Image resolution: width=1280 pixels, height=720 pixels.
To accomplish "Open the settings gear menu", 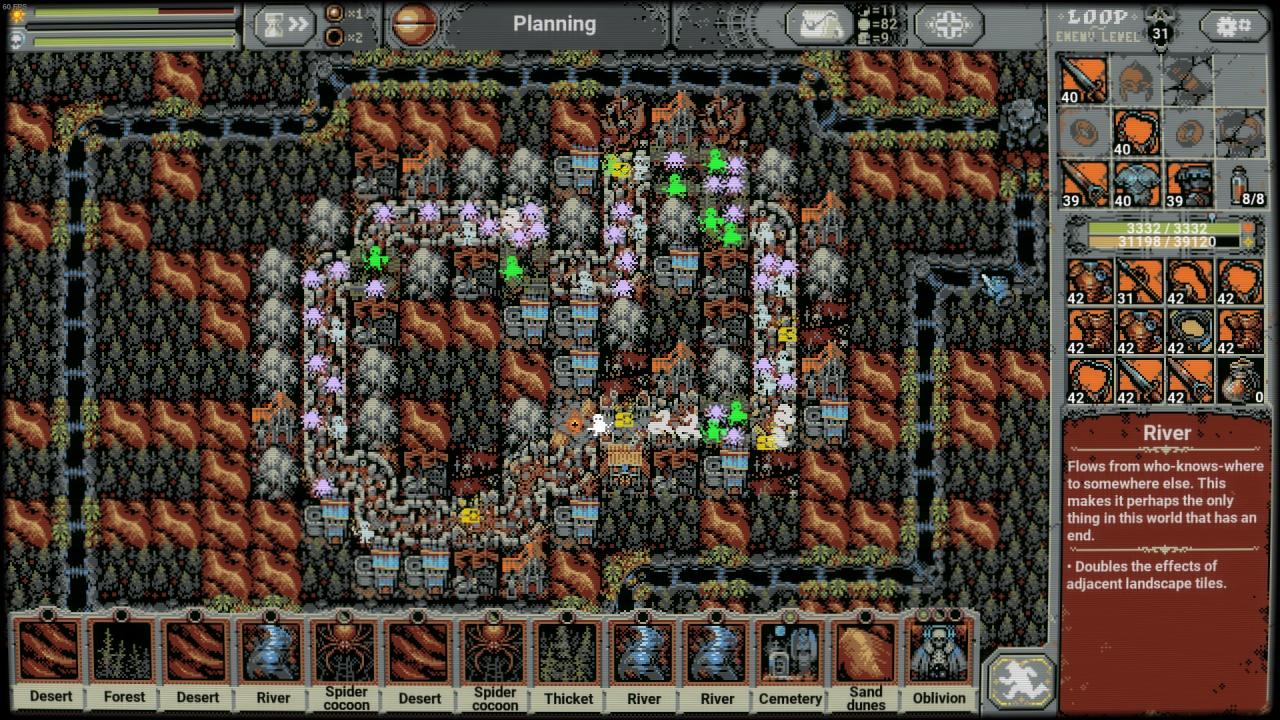I will tap(1232, 26).
